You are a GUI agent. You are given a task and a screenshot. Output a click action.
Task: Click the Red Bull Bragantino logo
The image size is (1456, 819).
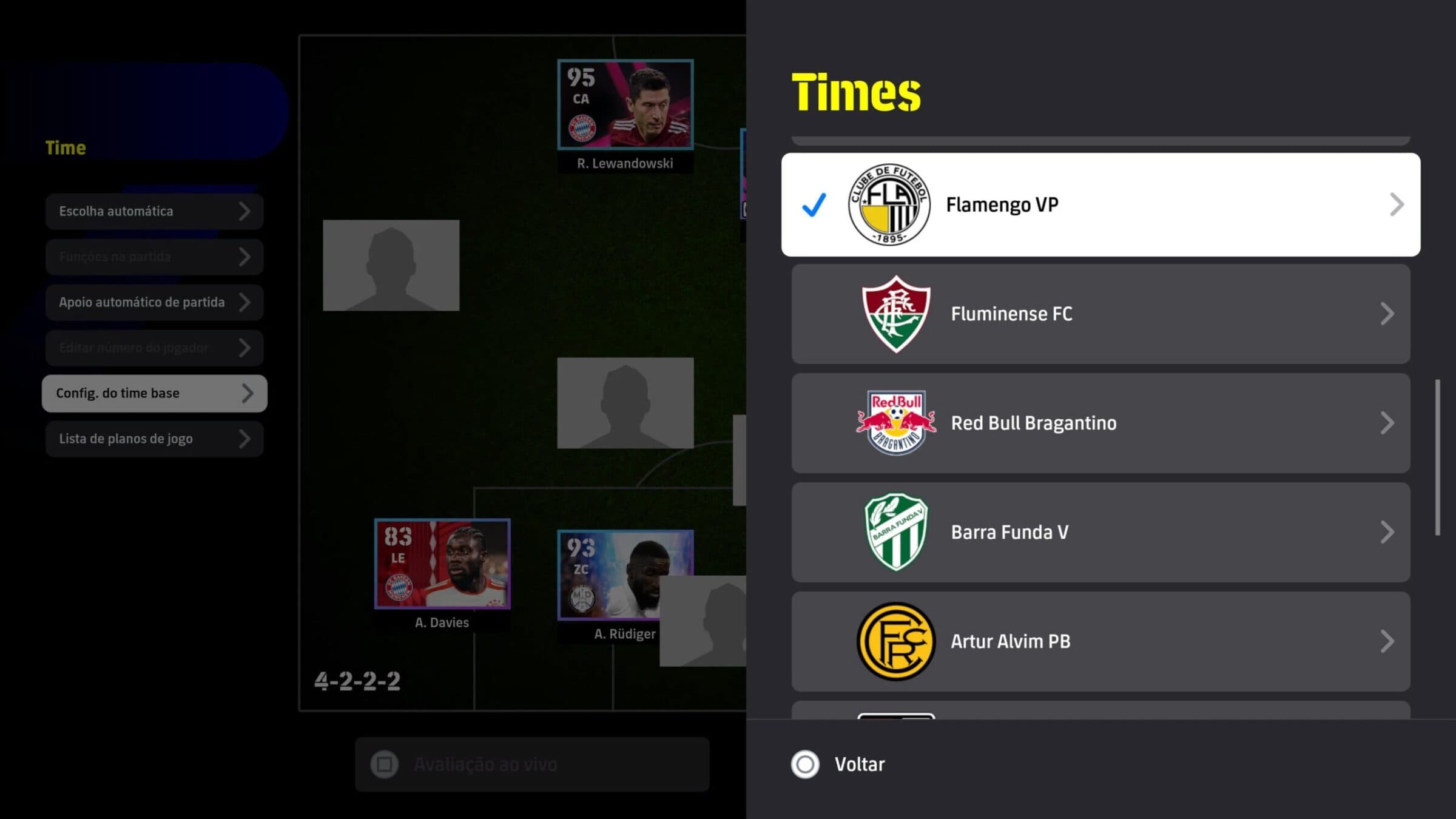pos(895,423)
